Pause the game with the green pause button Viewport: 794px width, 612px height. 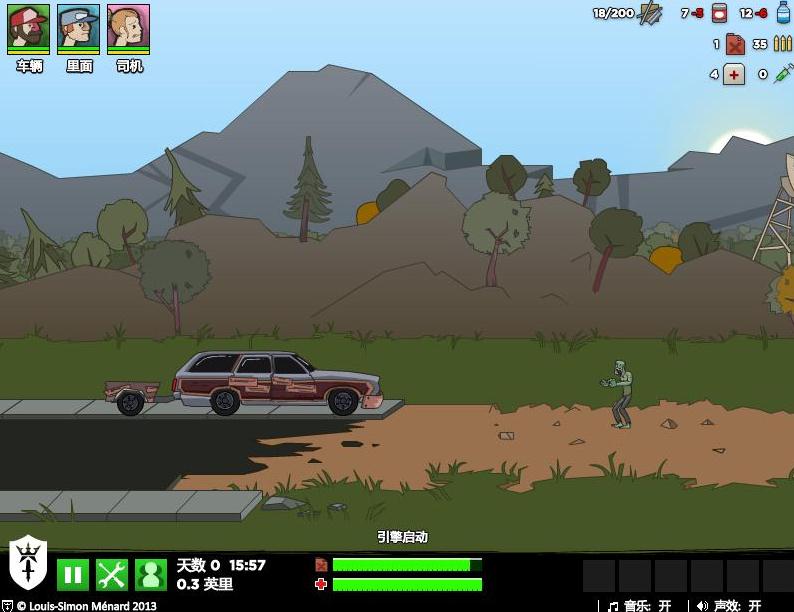(72, 574)
